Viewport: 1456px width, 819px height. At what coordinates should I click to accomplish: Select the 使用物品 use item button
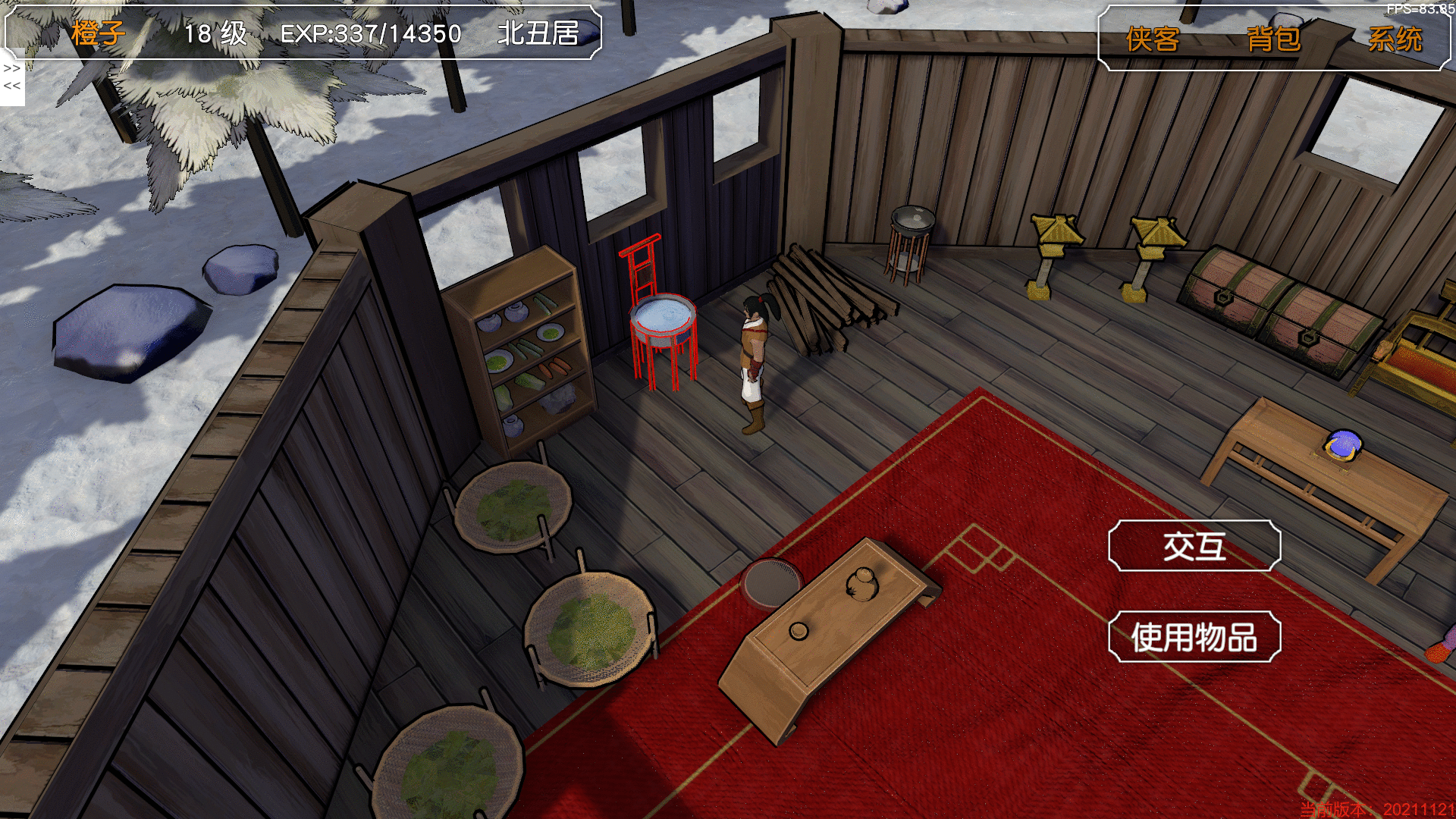[x=1194, y=637]
